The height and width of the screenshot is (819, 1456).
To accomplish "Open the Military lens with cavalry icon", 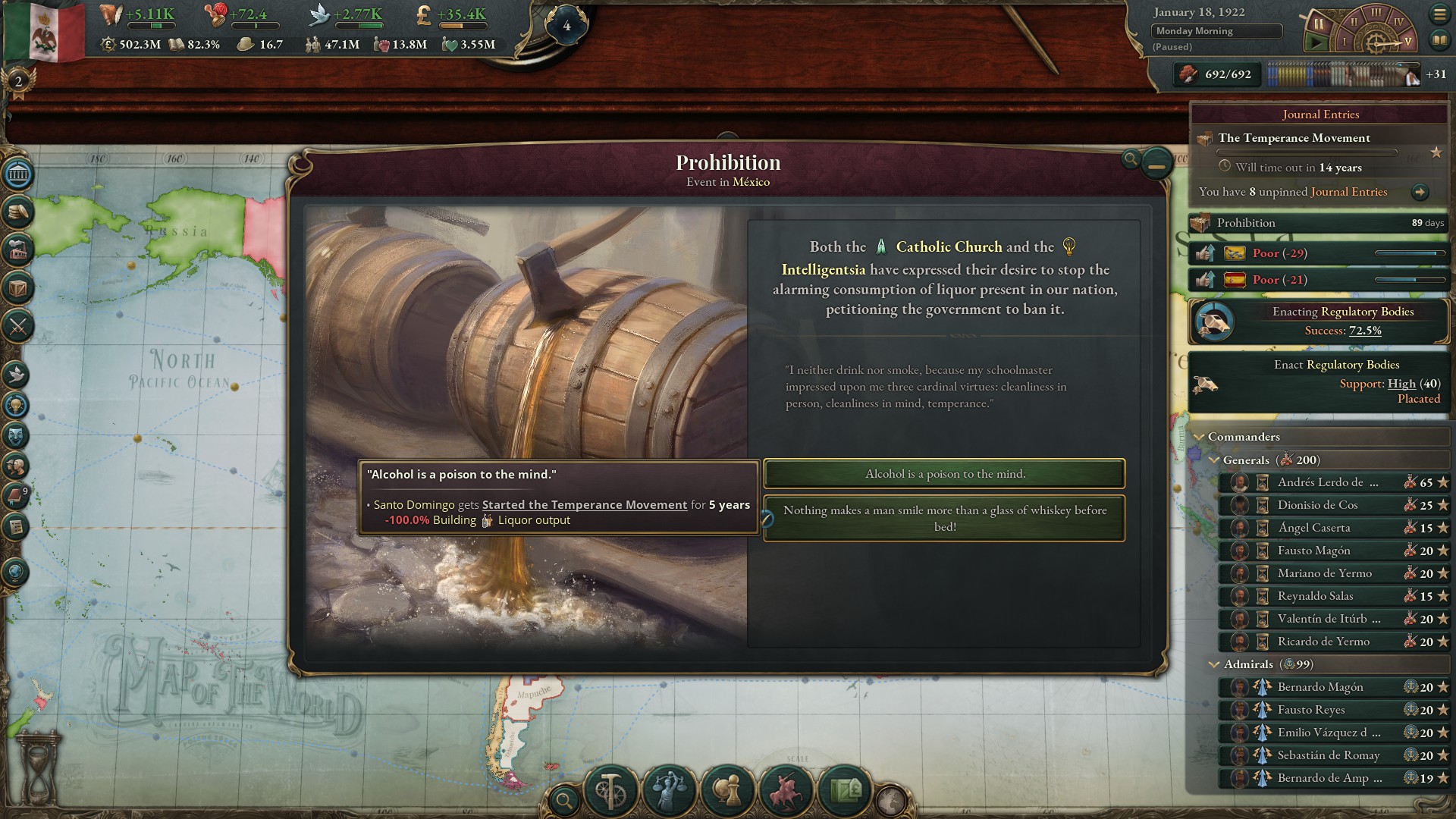I will click(x=786, y=790).
